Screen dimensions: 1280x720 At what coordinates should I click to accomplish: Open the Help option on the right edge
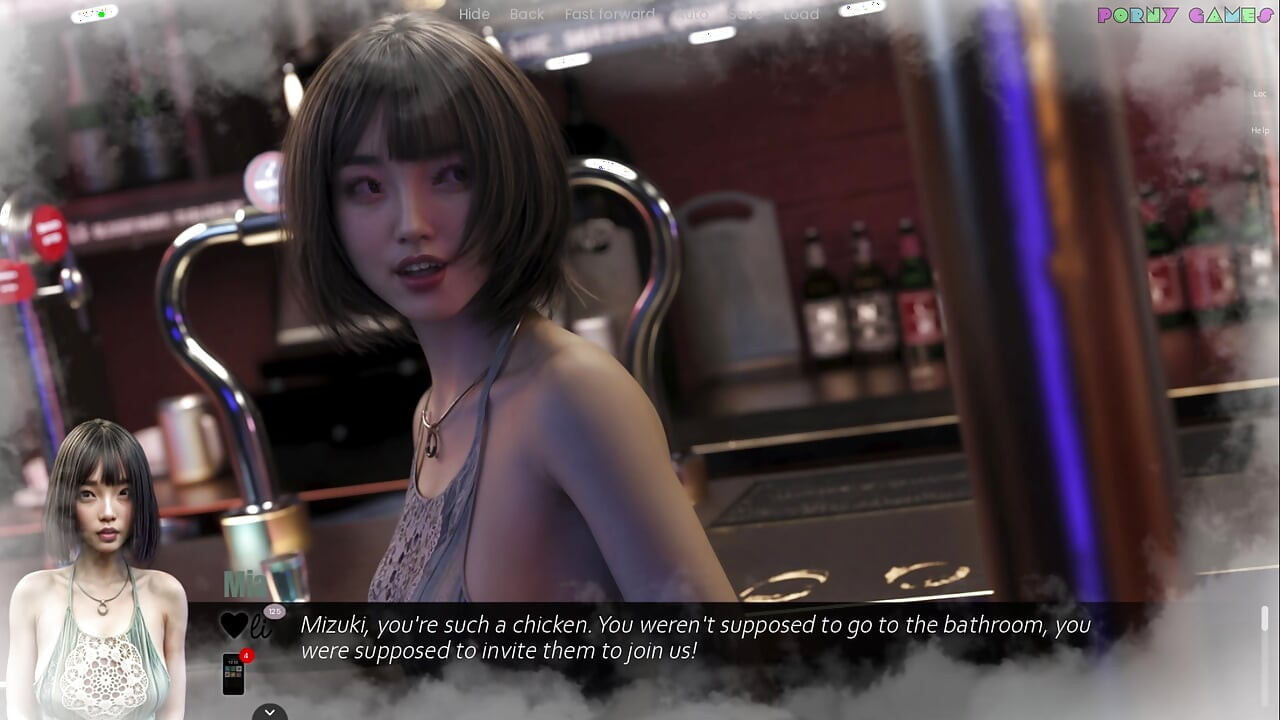click(1260, 131)
